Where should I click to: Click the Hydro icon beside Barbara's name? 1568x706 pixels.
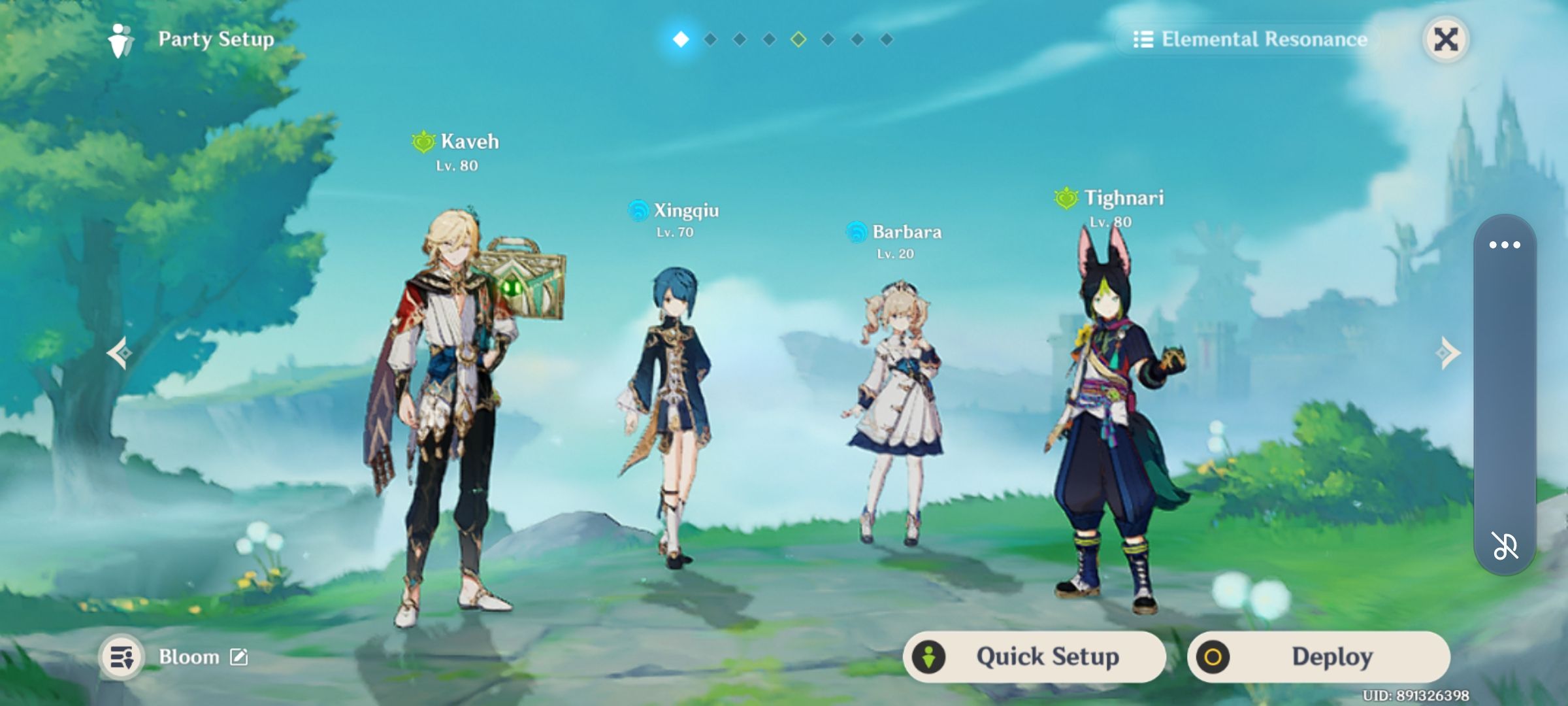point(856,231)
